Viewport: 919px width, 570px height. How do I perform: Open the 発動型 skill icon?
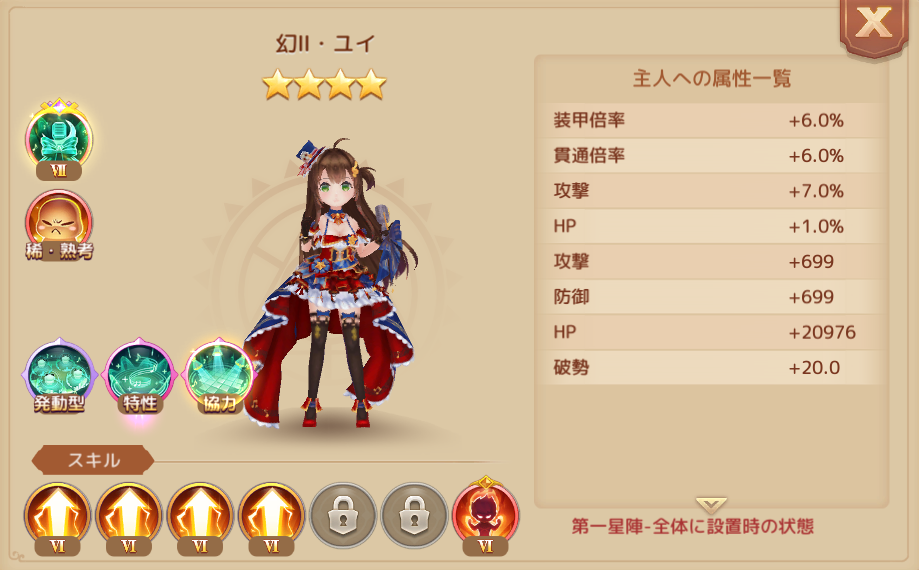click(x=59, y=377)
